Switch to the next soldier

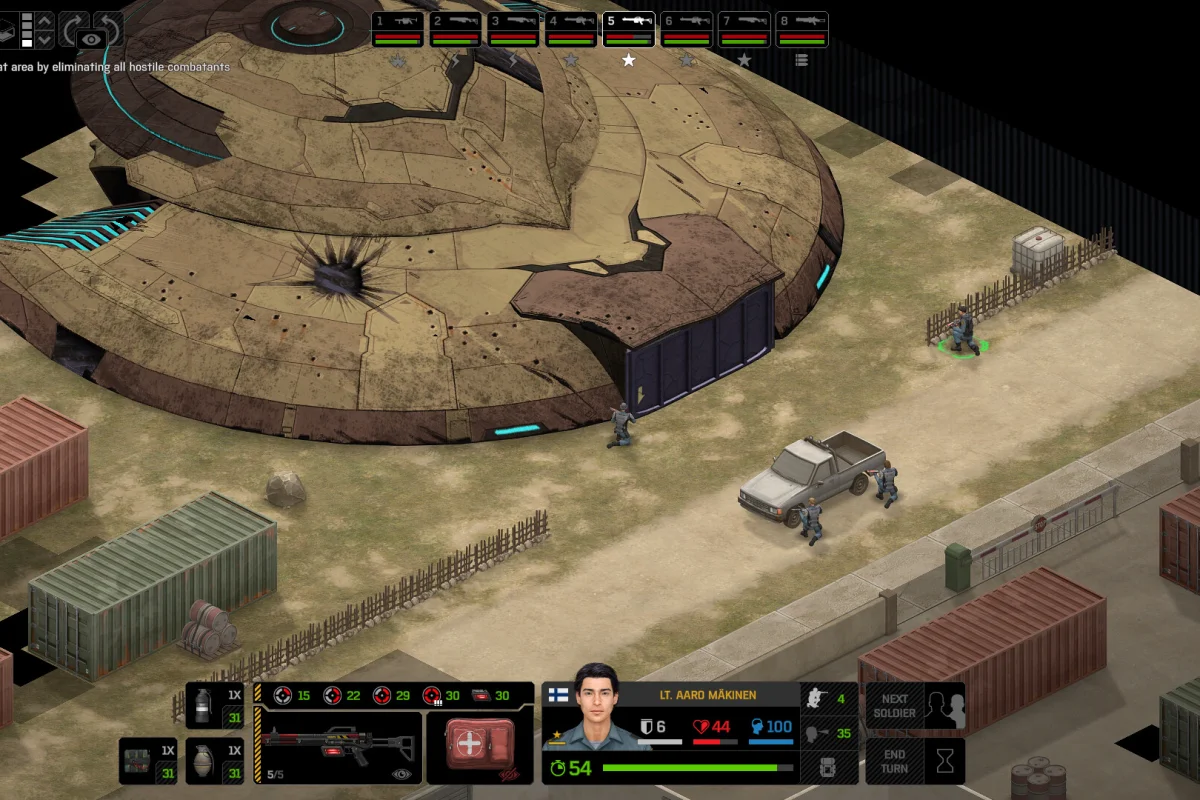[x=915, y=706]
